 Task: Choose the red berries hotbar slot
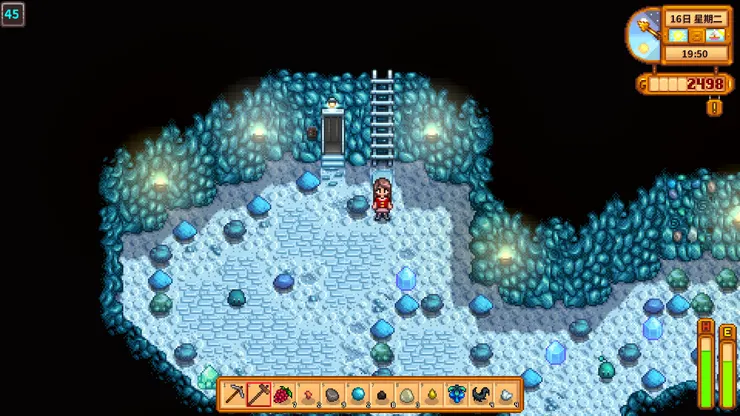pos(283,393)
